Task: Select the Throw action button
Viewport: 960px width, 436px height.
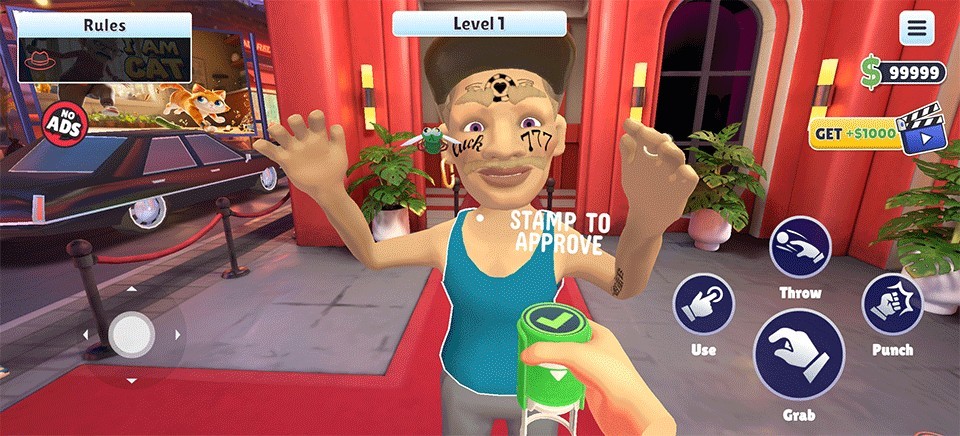Action: (x=799, y=247)
